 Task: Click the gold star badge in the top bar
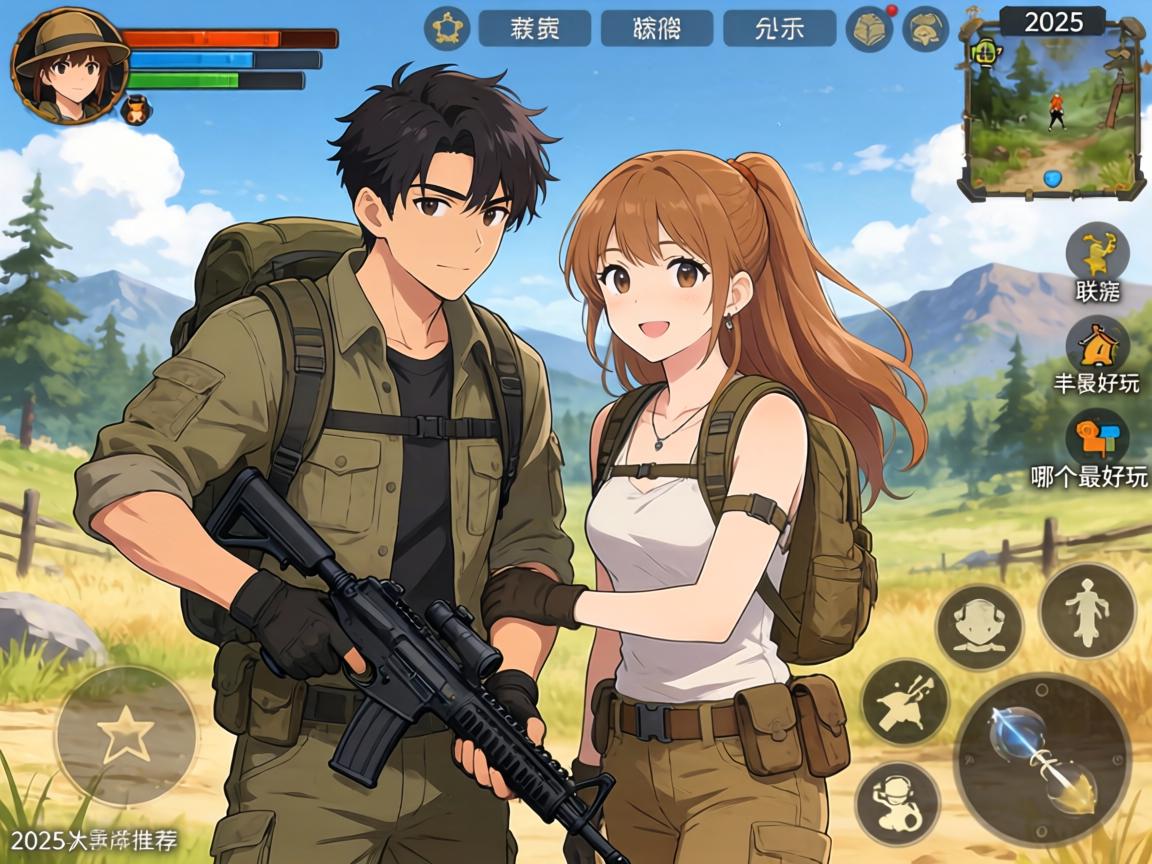447,28
